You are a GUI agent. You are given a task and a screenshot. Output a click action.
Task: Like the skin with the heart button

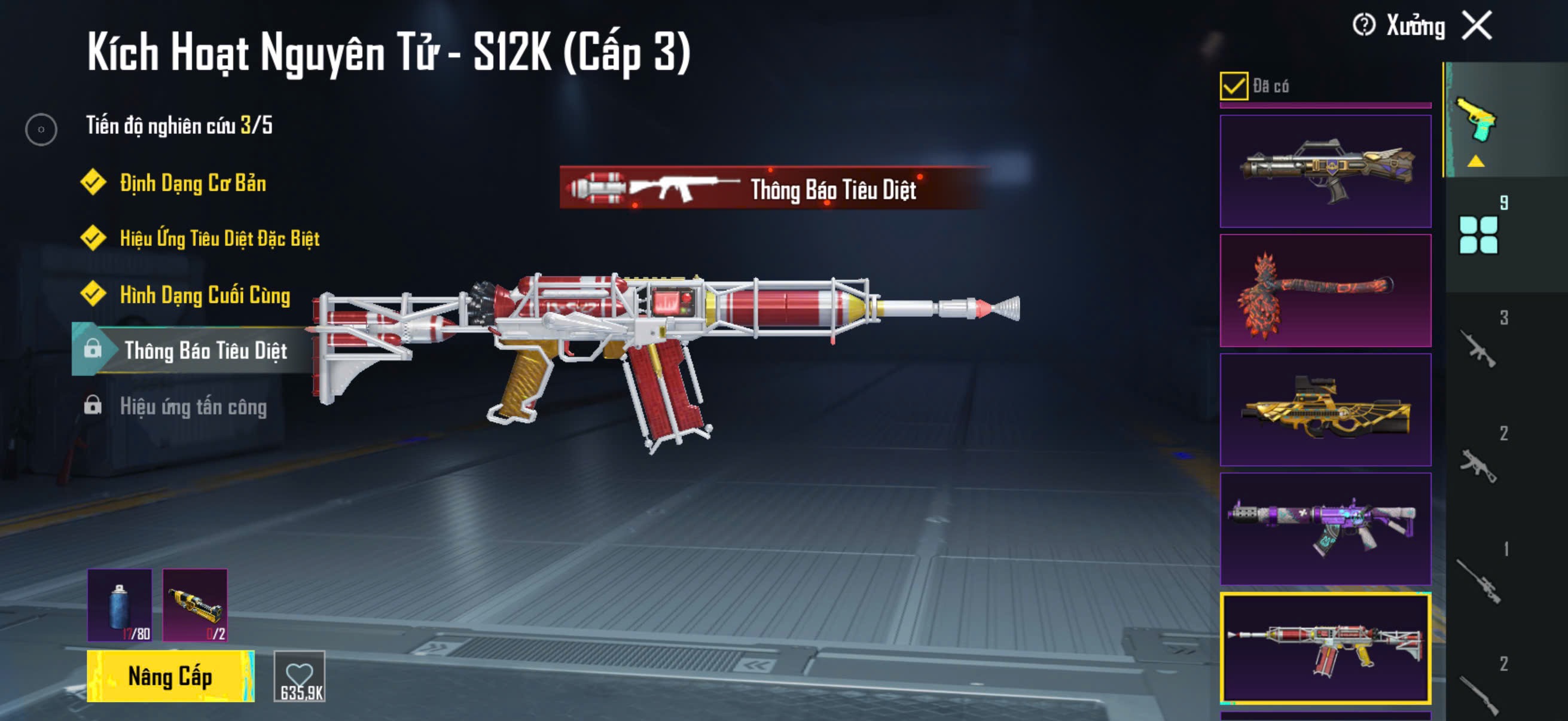[300, 676]
